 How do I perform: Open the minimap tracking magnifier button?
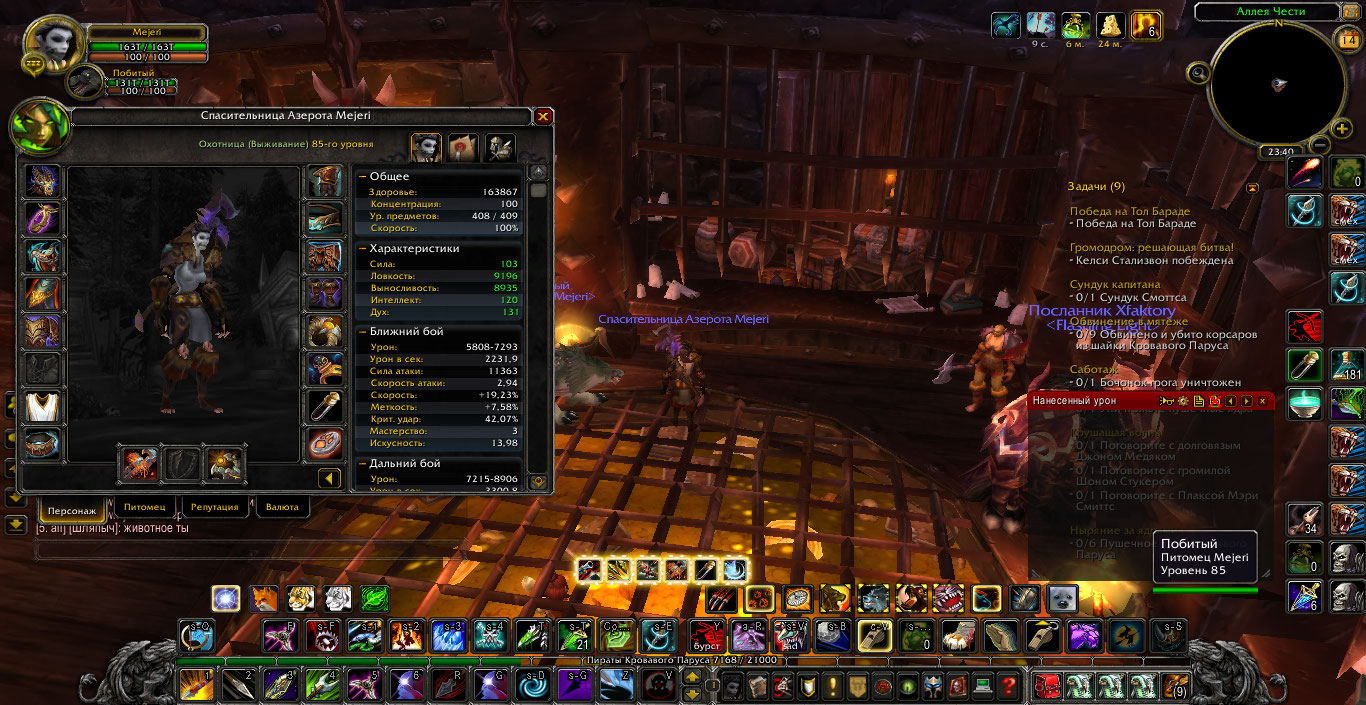pos(1197,72)
